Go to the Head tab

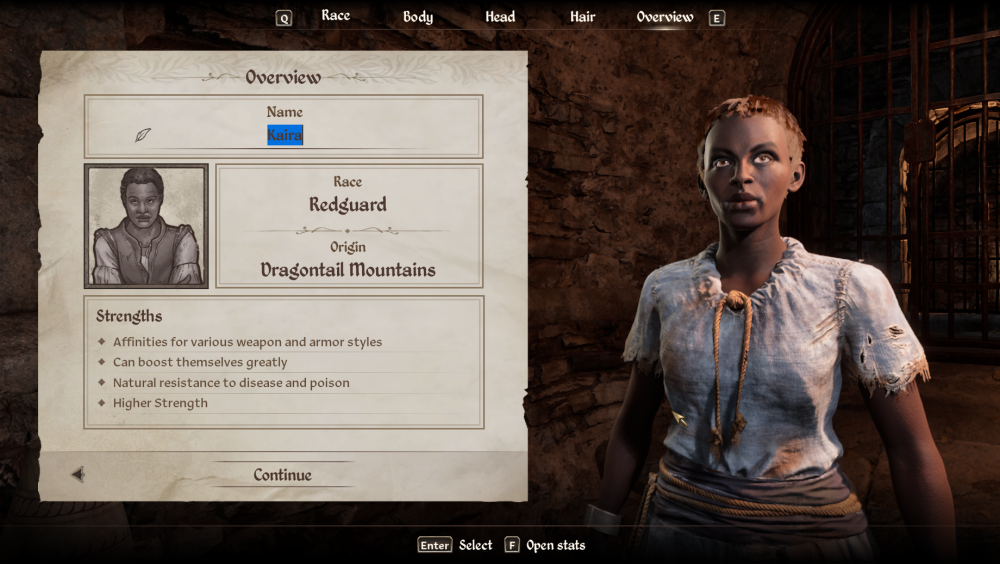pos(500,17)
